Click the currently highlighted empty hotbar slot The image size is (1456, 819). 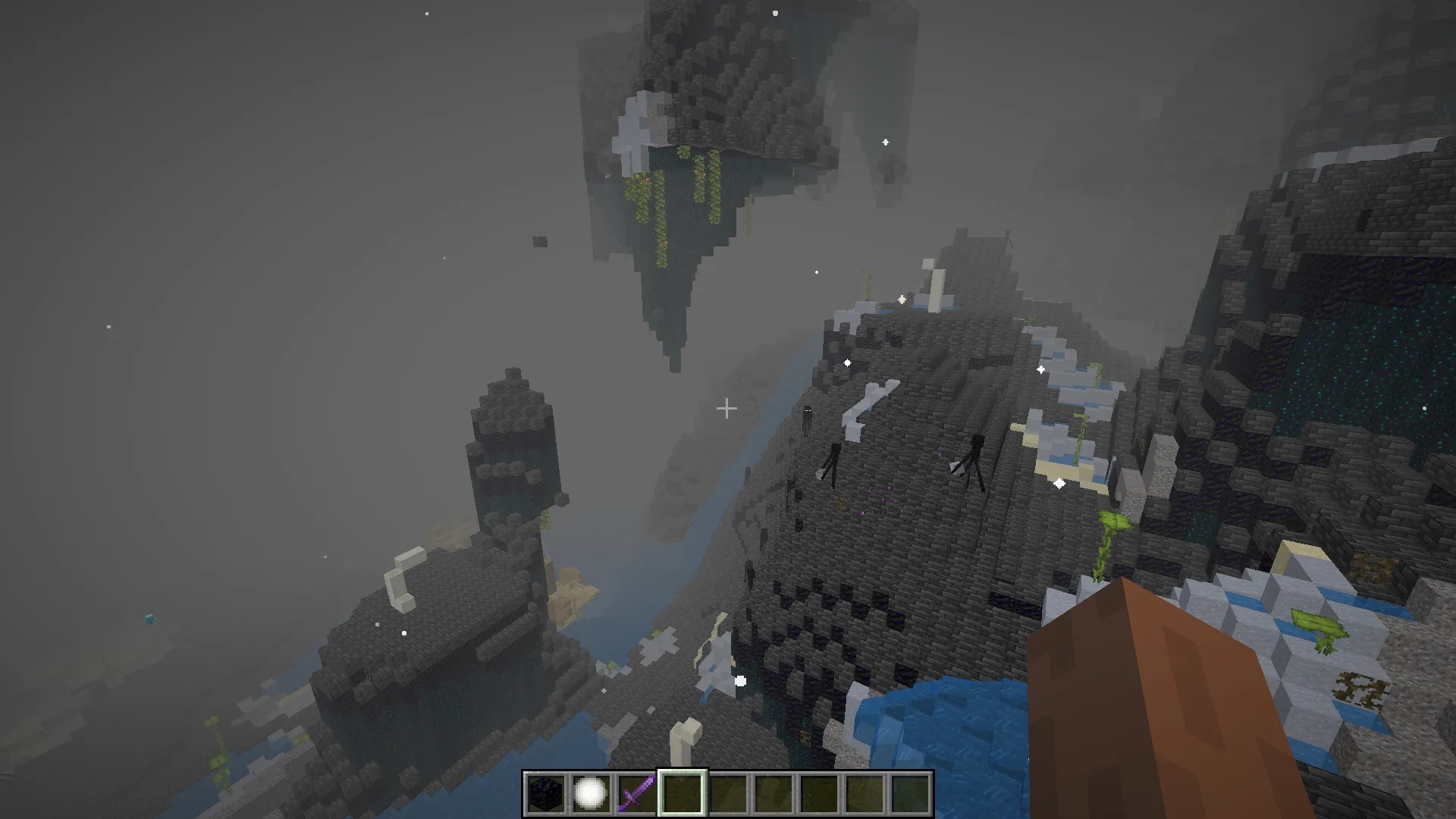click(682, 792)
